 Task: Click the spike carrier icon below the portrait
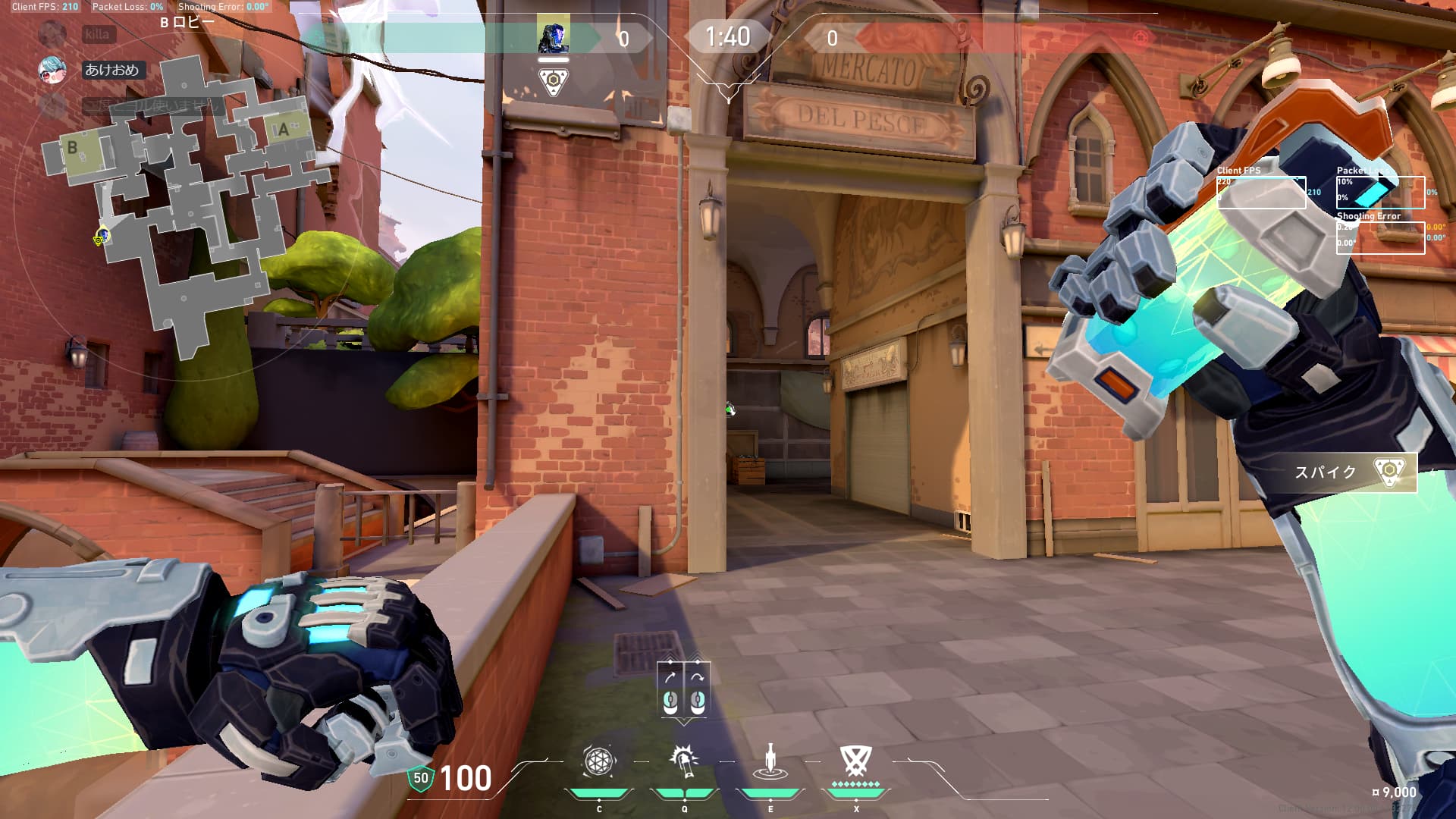point(554,81)
